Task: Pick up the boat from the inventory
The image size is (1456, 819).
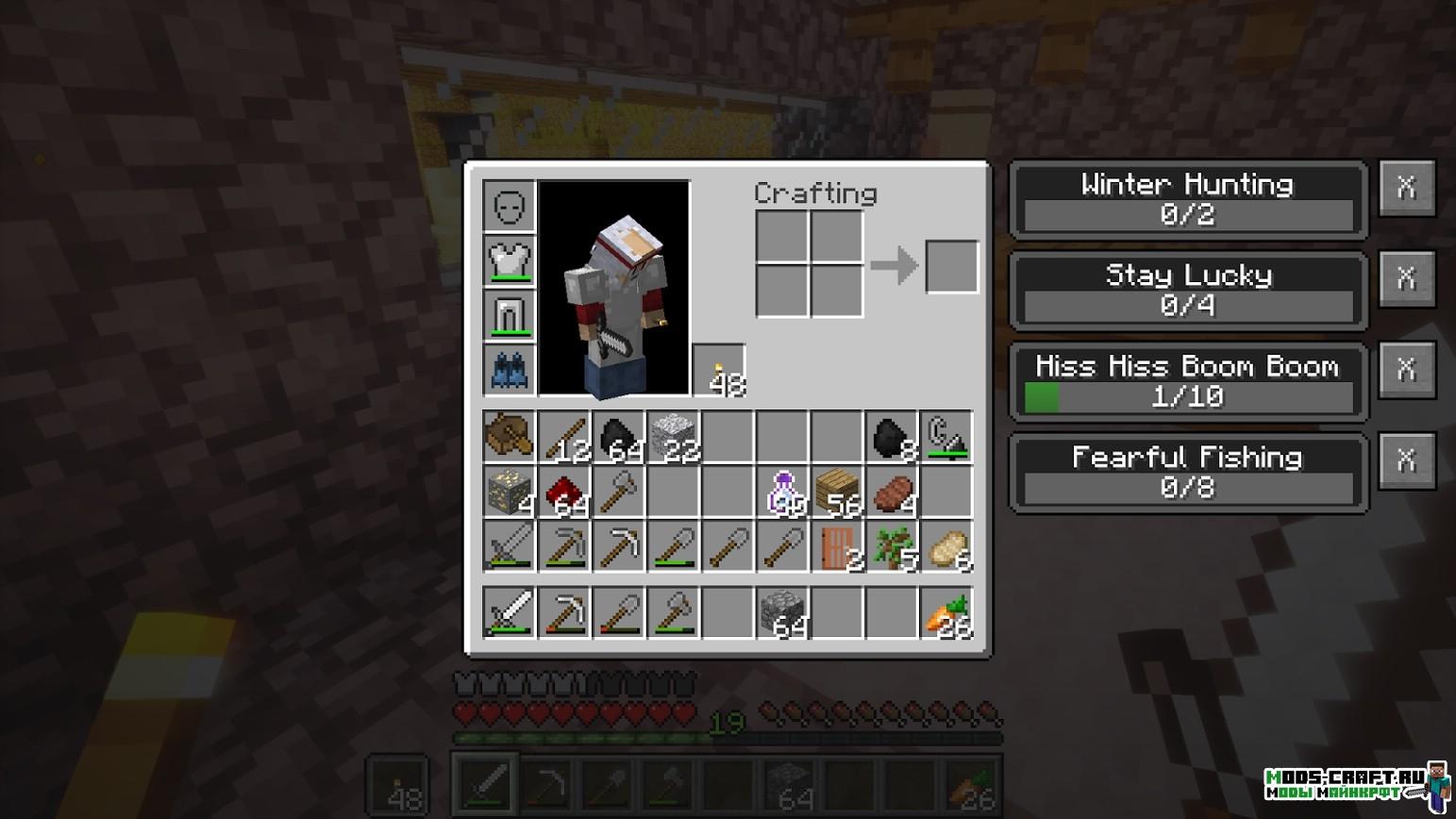Action: (510, 437)
